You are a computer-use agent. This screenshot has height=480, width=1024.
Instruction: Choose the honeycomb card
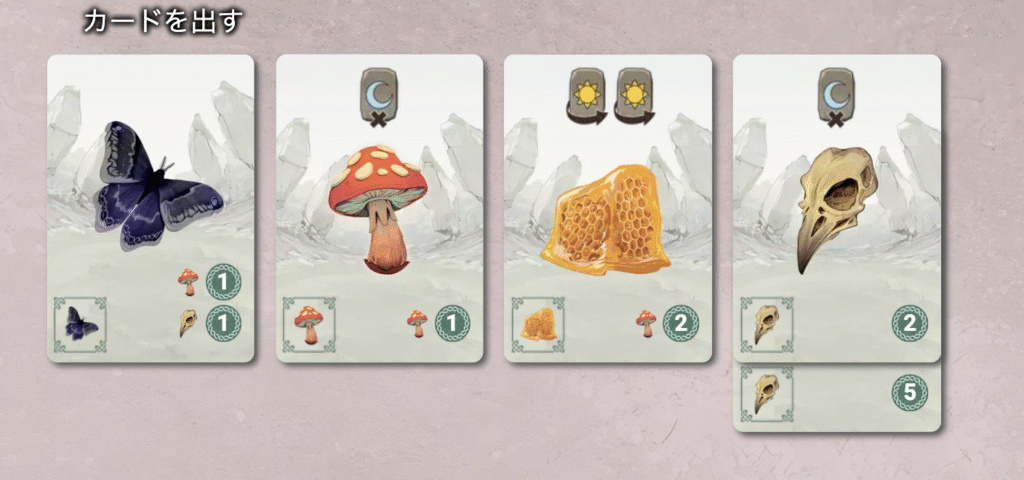[x=607, y=208]
